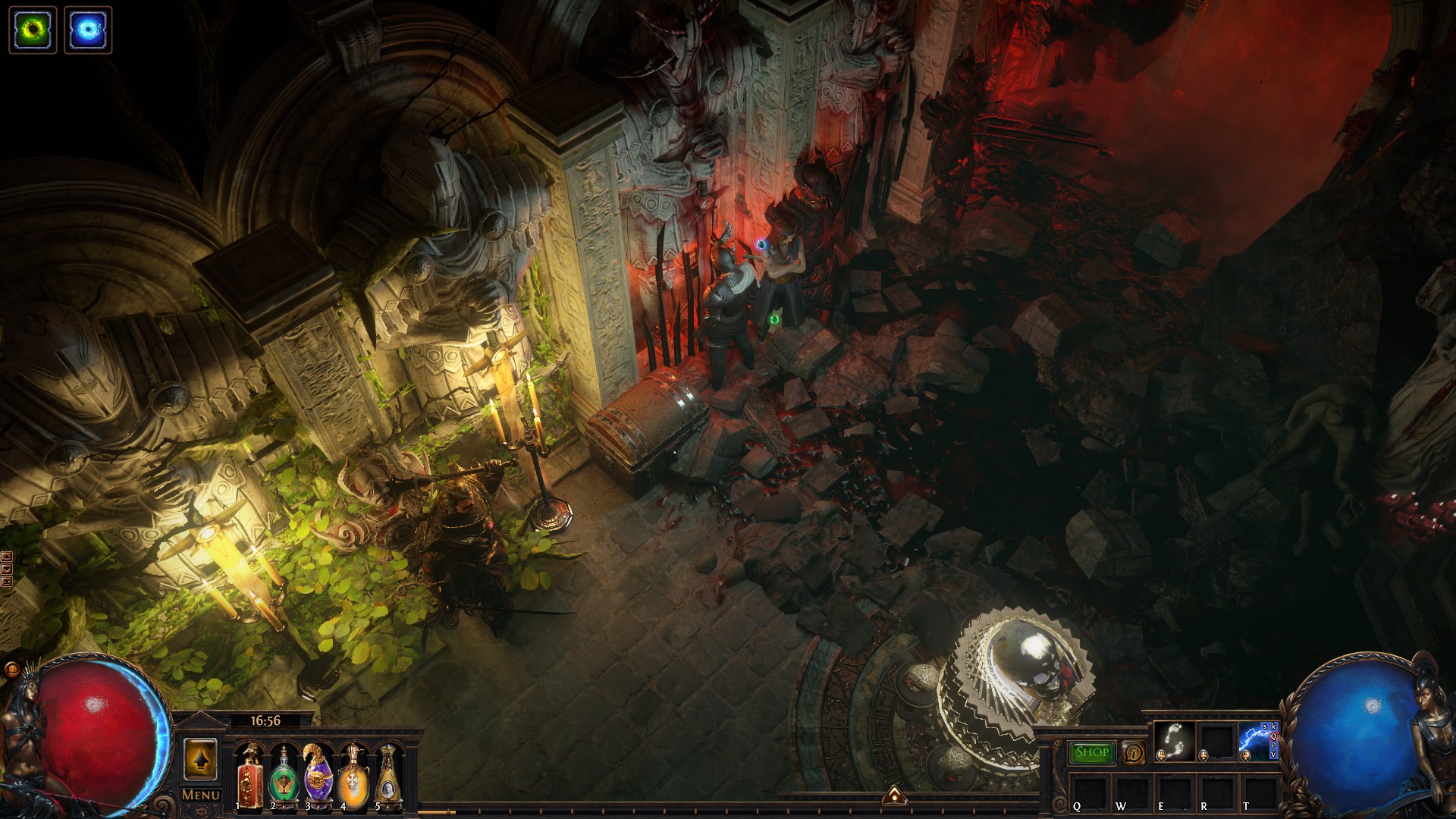This screenshot has height=819, width=1456.
Task: Open the chat bubble icon above life orb
Action: click(x=11, y=669)
